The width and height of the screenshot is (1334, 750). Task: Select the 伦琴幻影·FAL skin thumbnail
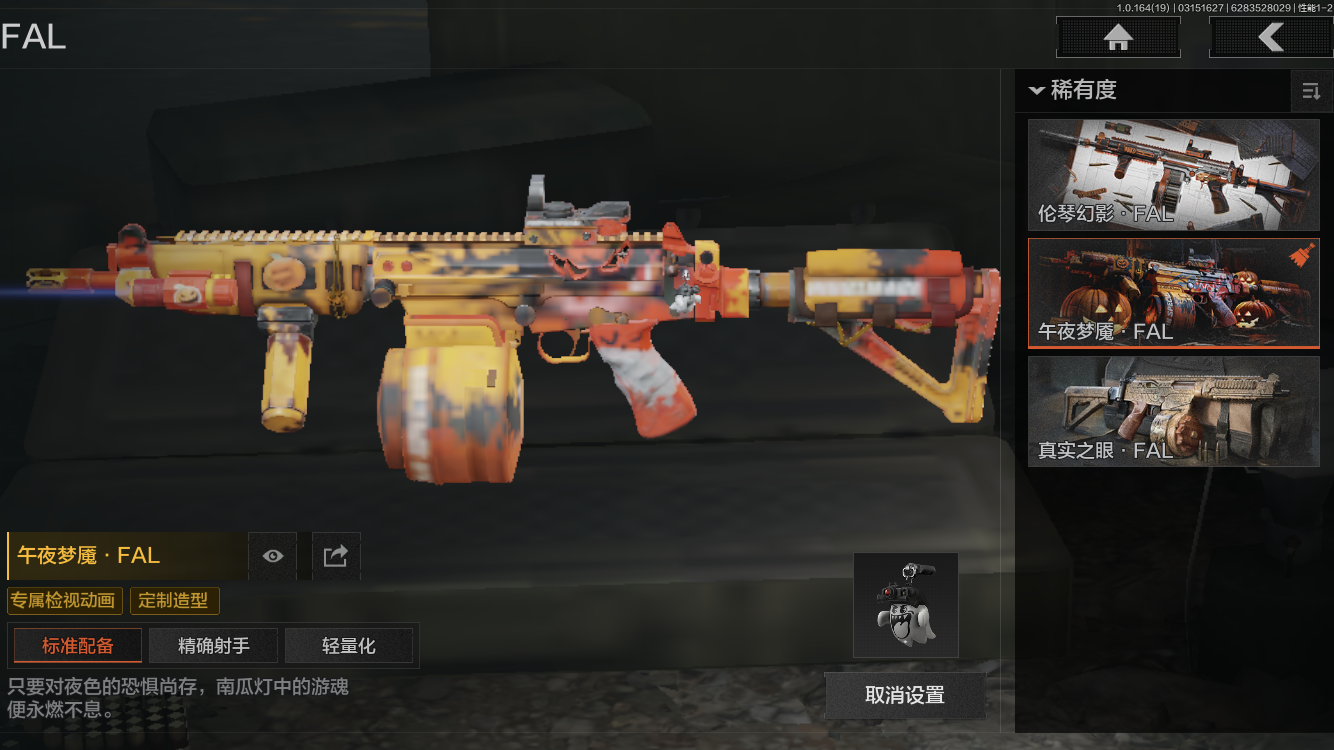point(1173,175)
